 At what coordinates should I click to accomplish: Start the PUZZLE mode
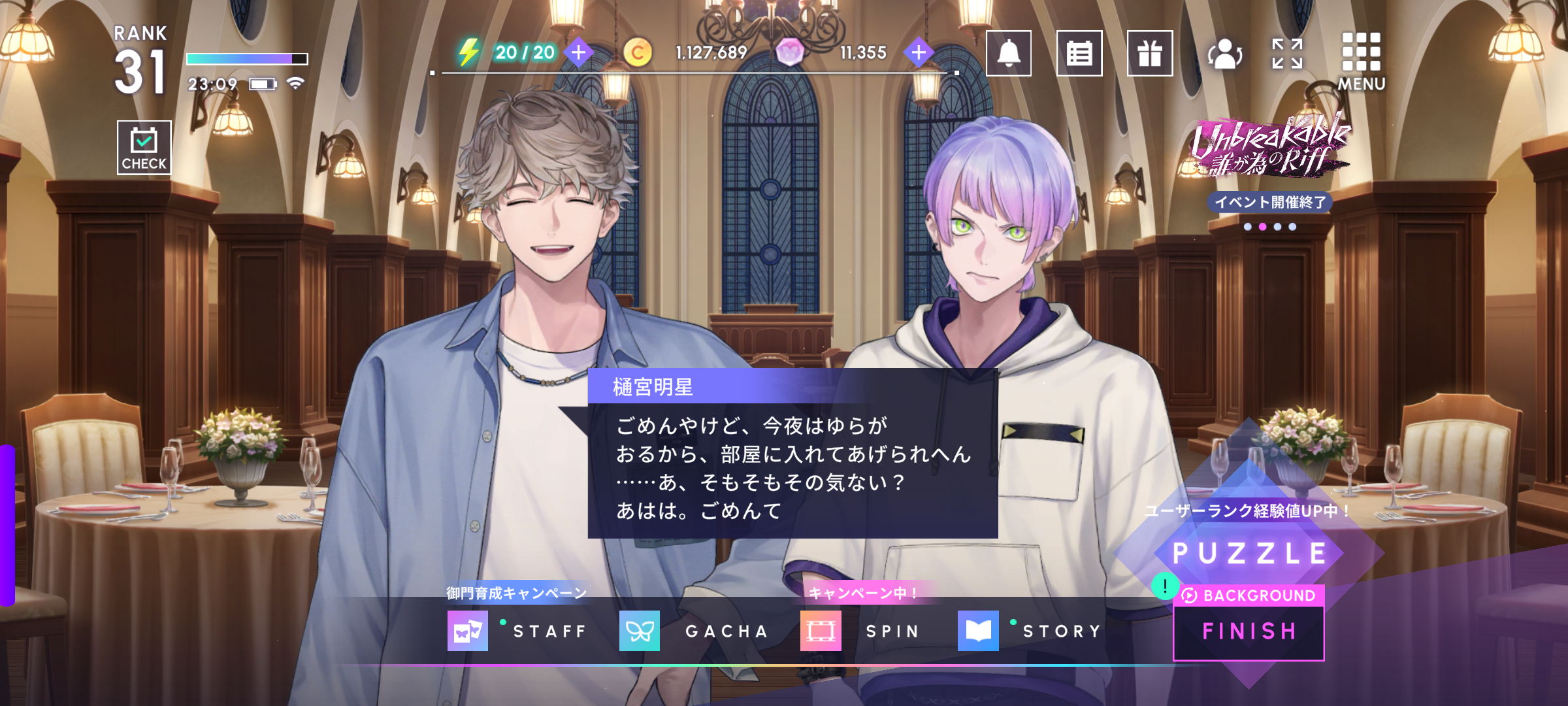pos(1249,553)
